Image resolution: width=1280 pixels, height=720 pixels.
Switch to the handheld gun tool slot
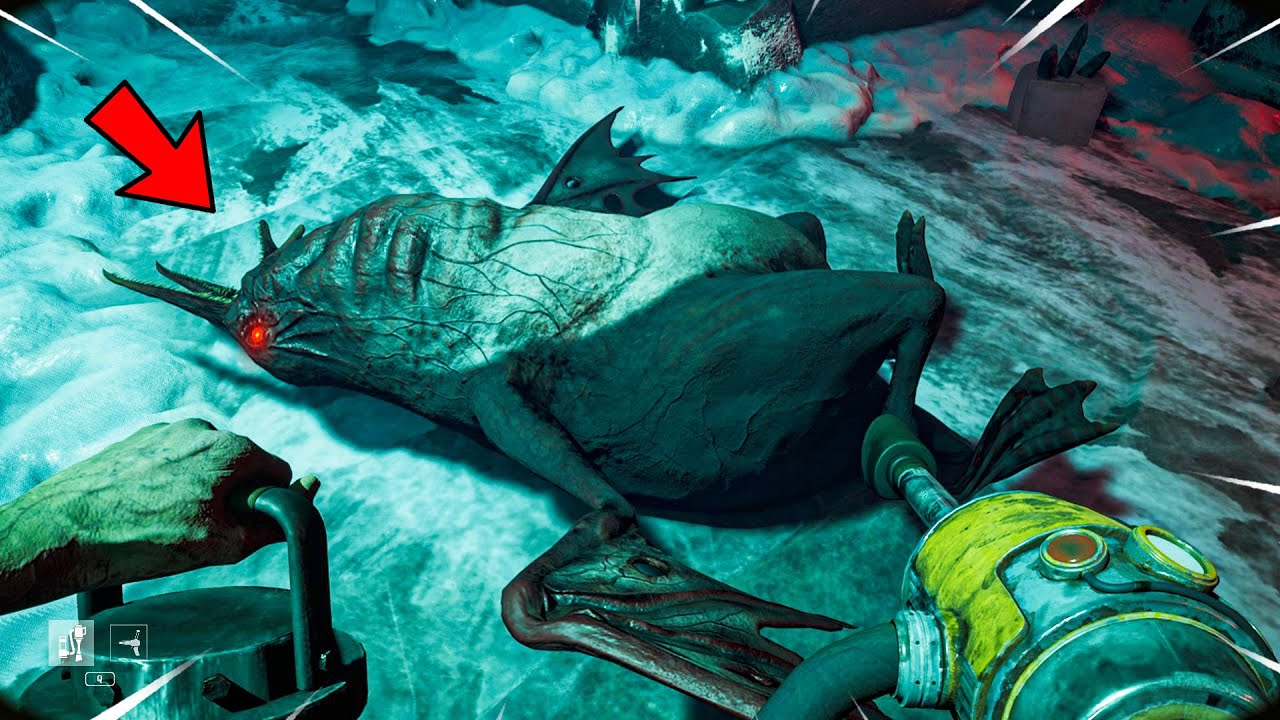(x=128, y=641)
